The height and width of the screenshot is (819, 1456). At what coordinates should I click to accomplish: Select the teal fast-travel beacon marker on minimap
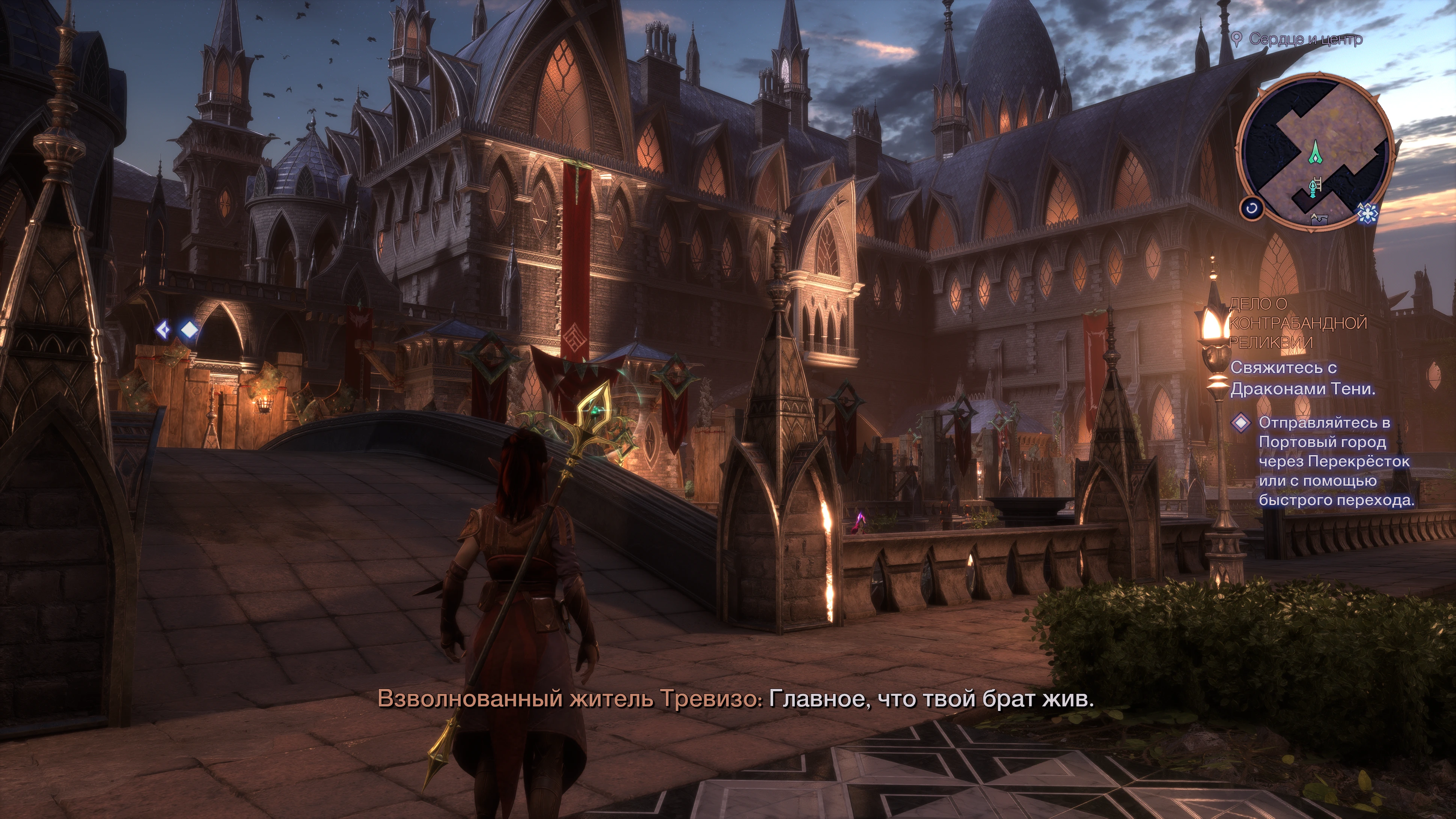[x=1313, y=188]
